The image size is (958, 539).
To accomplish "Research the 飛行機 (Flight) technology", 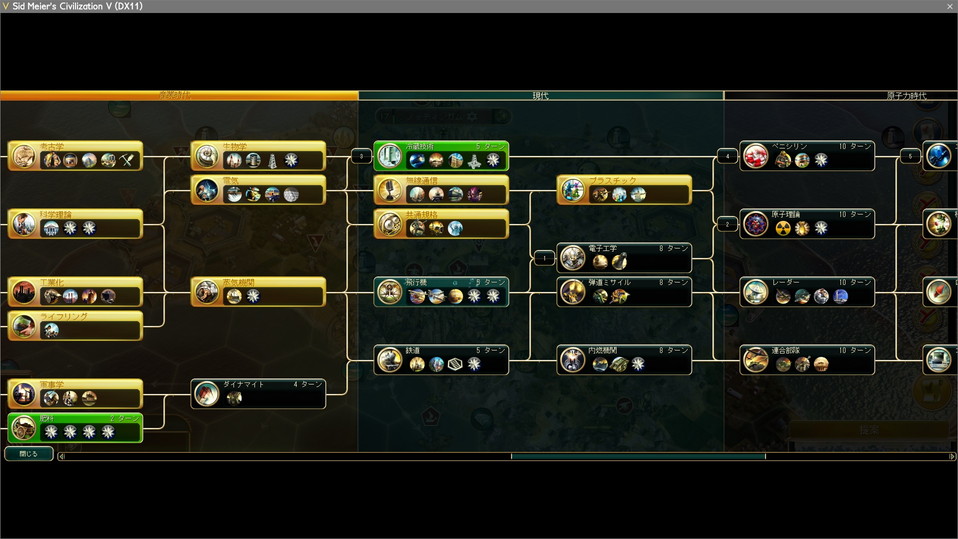I will [x=441, y=291].
